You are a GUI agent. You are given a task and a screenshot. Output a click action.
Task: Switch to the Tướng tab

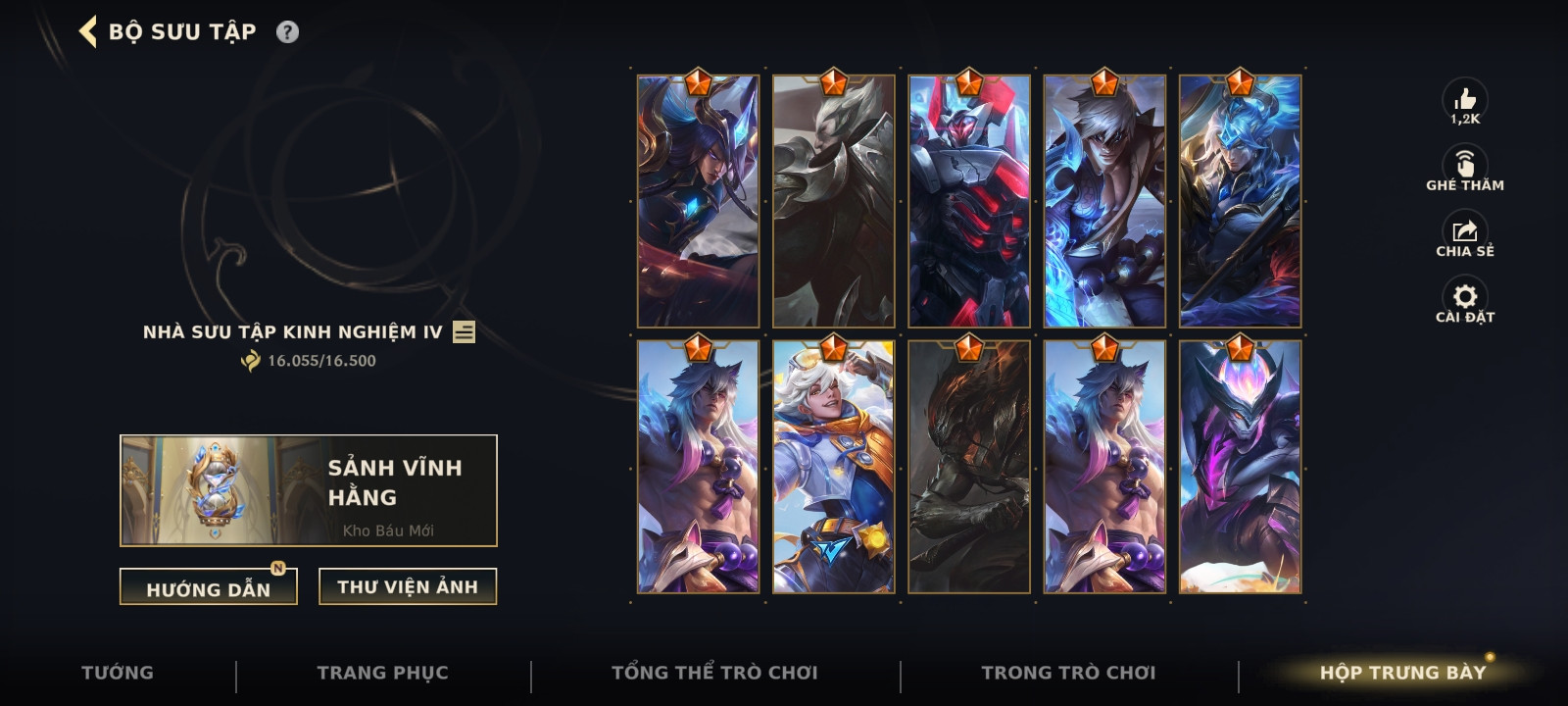[x=118, y=673]
